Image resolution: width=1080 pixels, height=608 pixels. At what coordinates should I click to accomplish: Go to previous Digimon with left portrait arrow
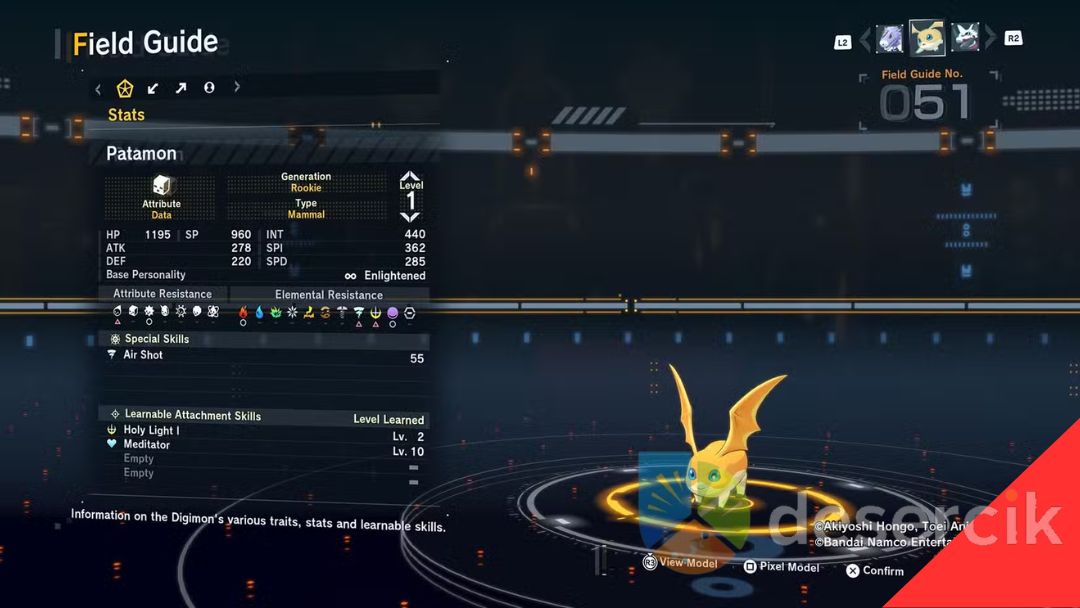pyautogui.click(x=865, y=39)
